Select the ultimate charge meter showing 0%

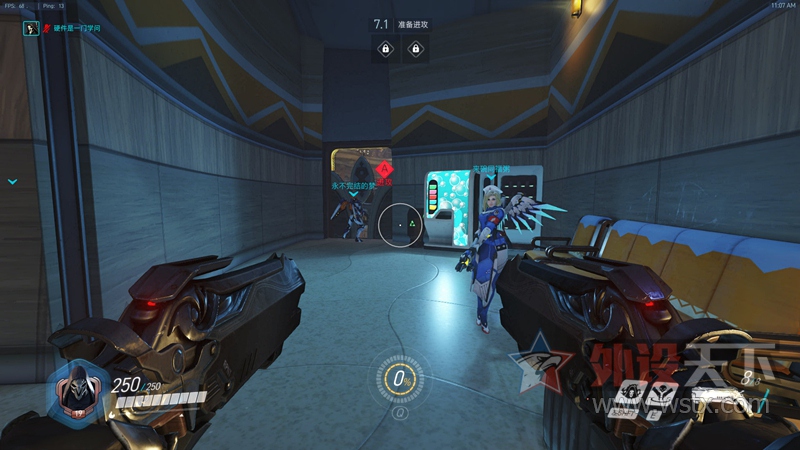point(399,380)
